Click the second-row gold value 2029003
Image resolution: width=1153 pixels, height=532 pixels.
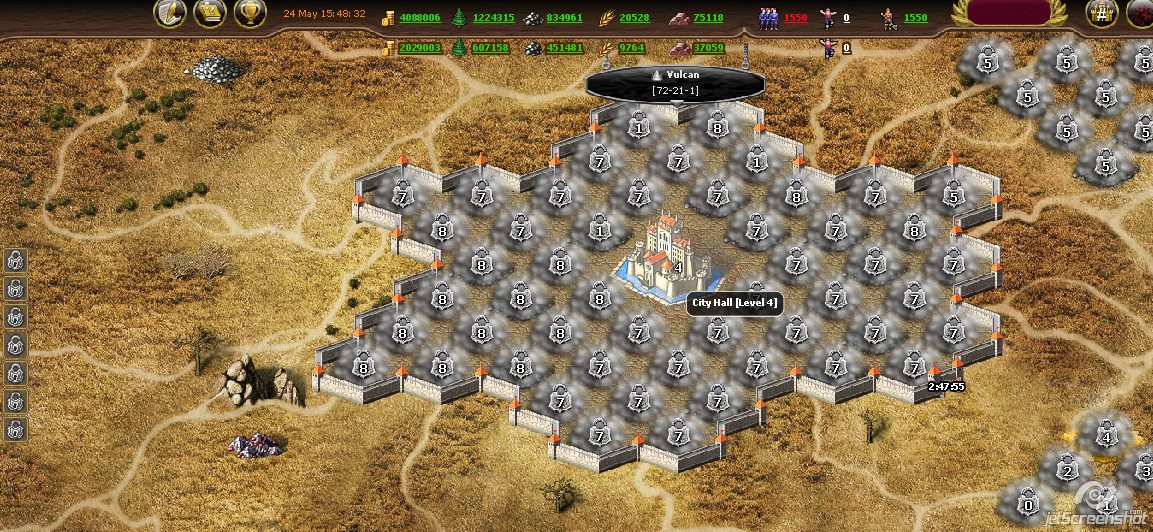[x=420, y=48]
